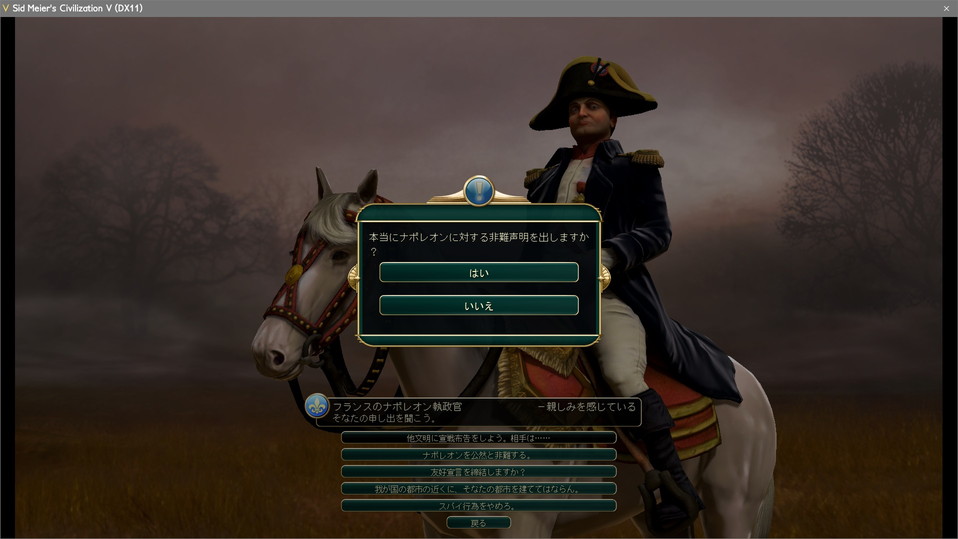Go back with the 戻る button
958x539 pixels.
[x=478, y=523]
